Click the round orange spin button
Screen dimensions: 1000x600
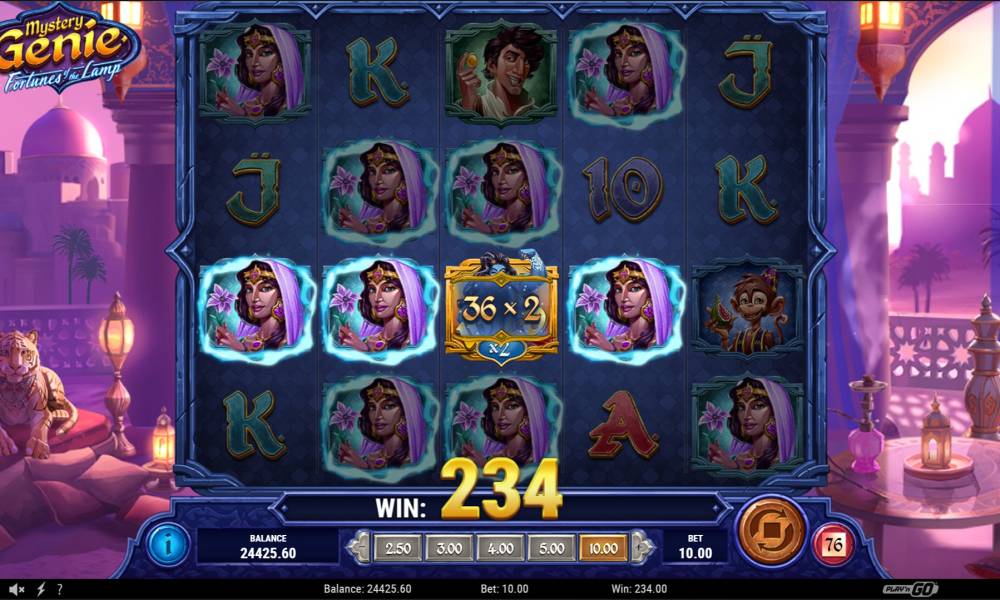[771, 531]
